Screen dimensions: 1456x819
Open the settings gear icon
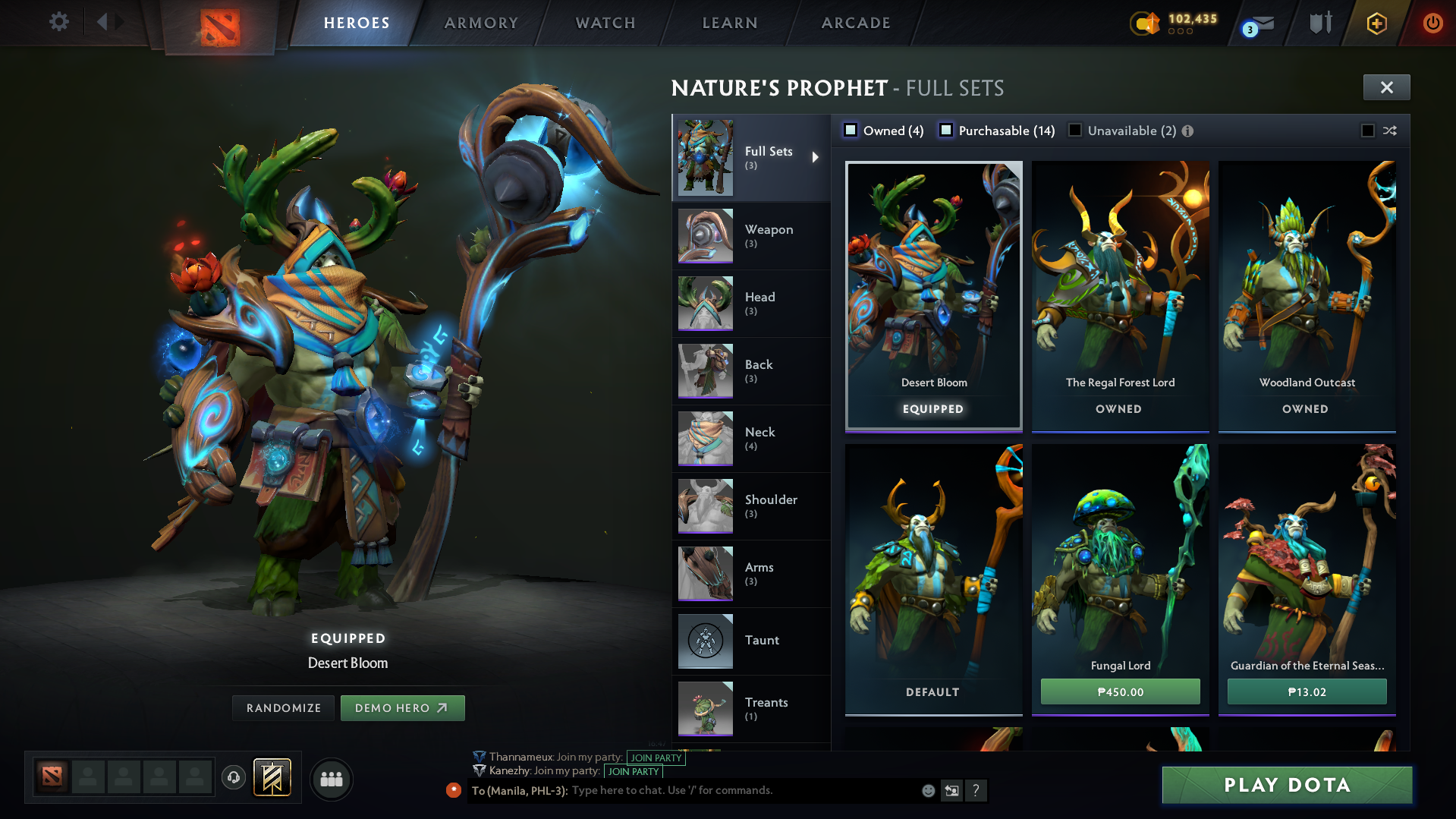[58, 22]
